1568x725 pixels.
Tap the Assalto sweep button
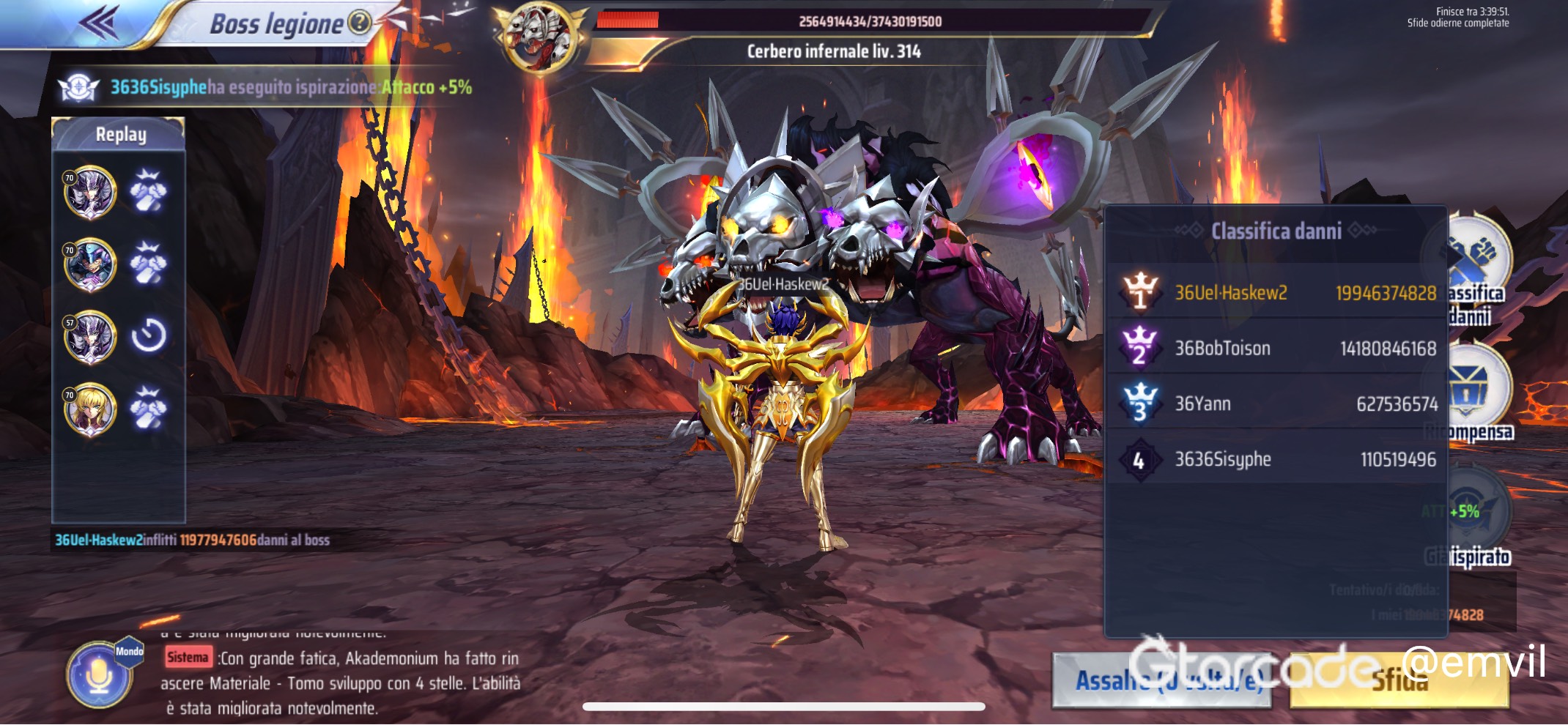tap(1161, 680)
